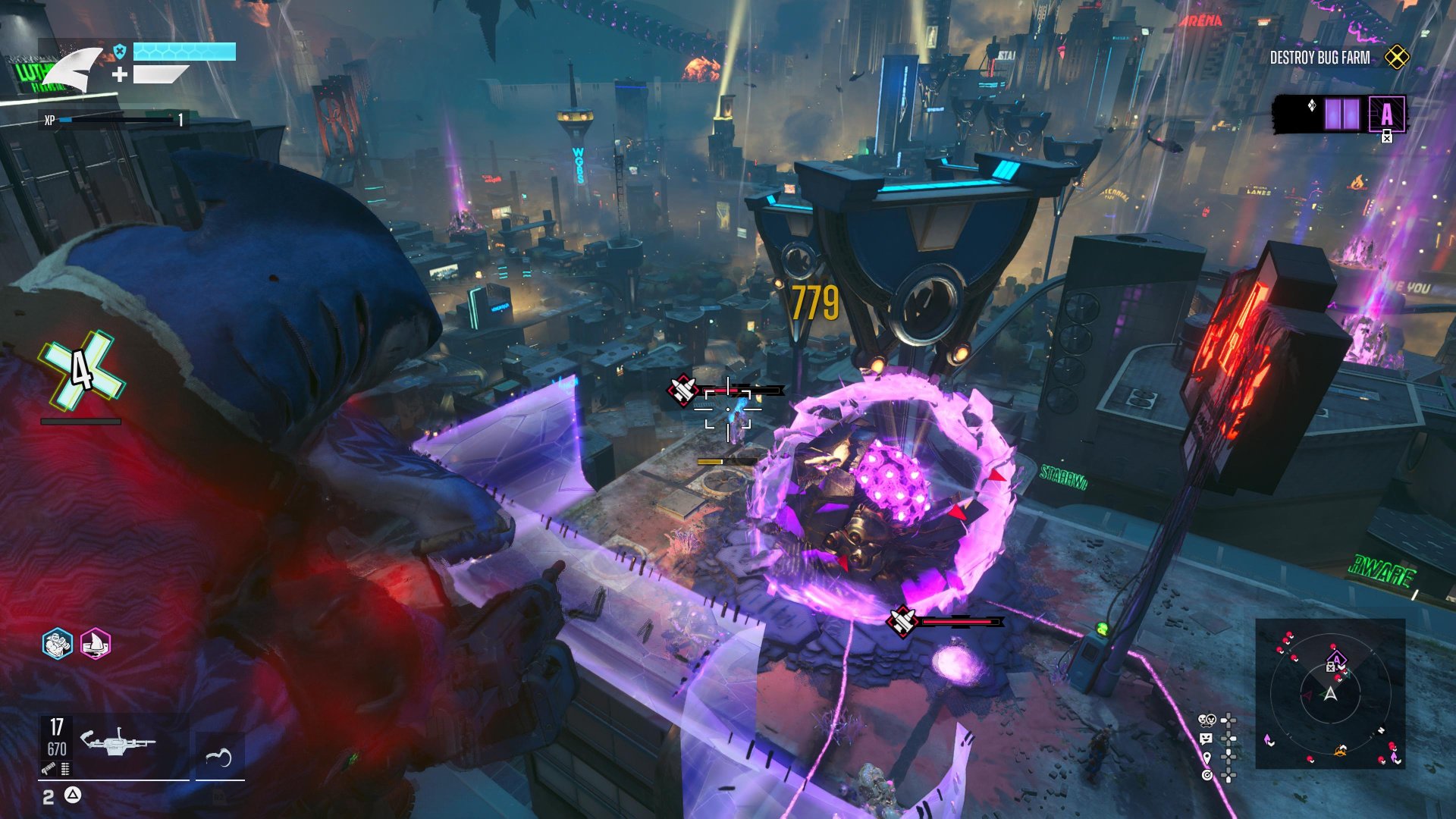
Task: Click the blue muscular brawler buff icon
Action: click(57, 645)
